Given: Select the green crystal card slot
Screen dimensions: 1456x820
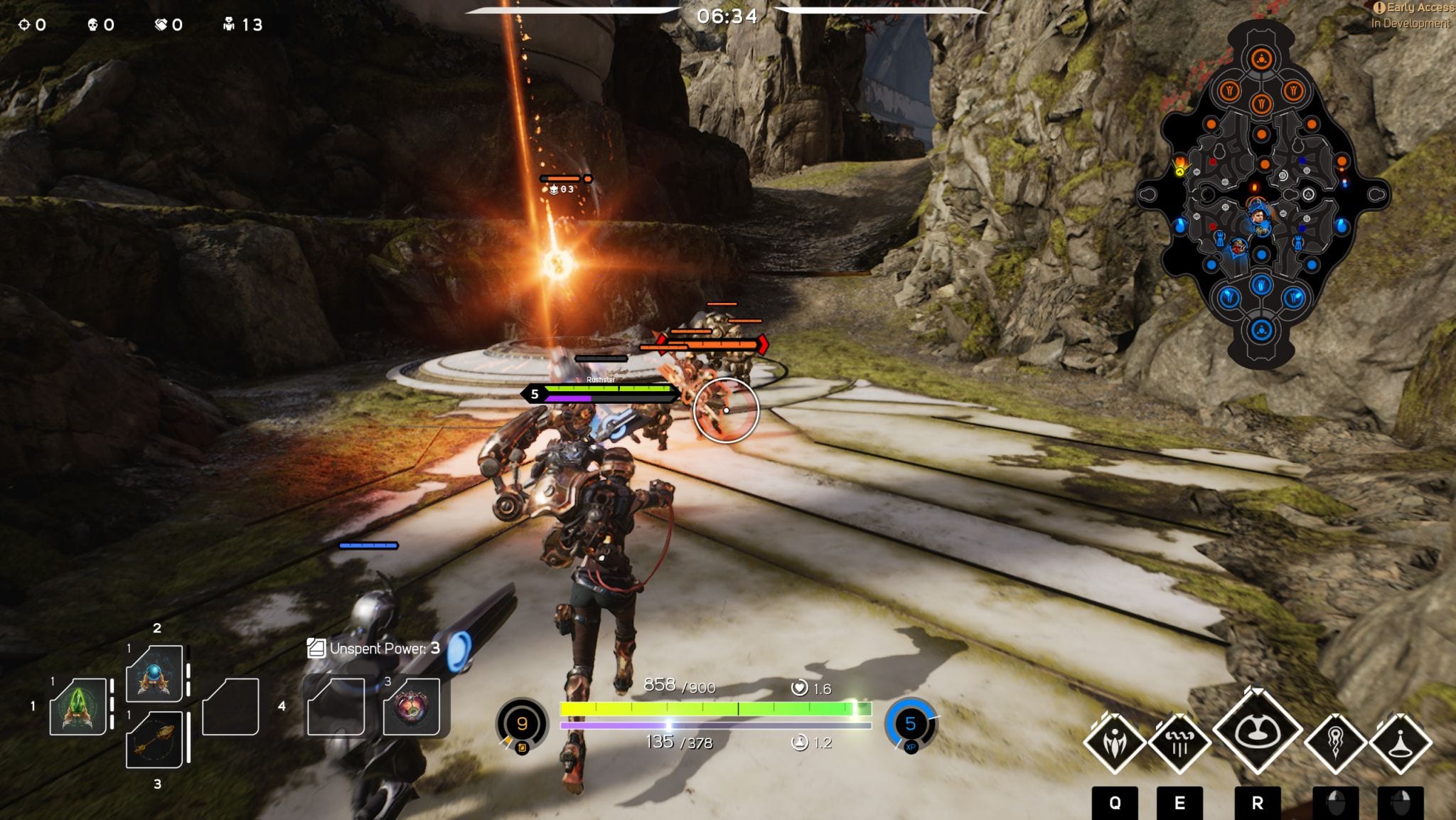Looking at the screenshot, I should 78,707.
